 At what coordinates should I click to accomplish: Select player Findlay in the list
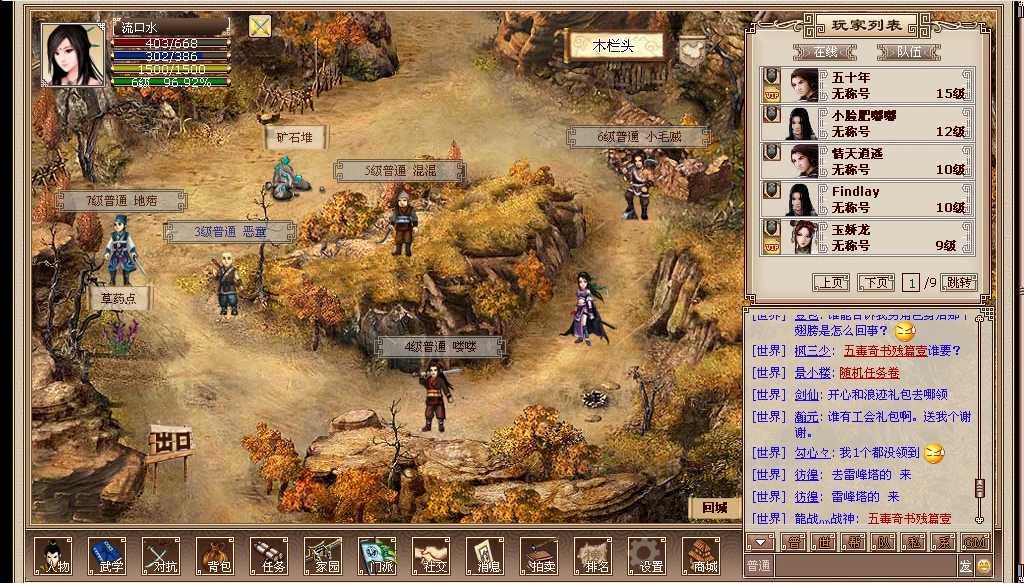868,199
